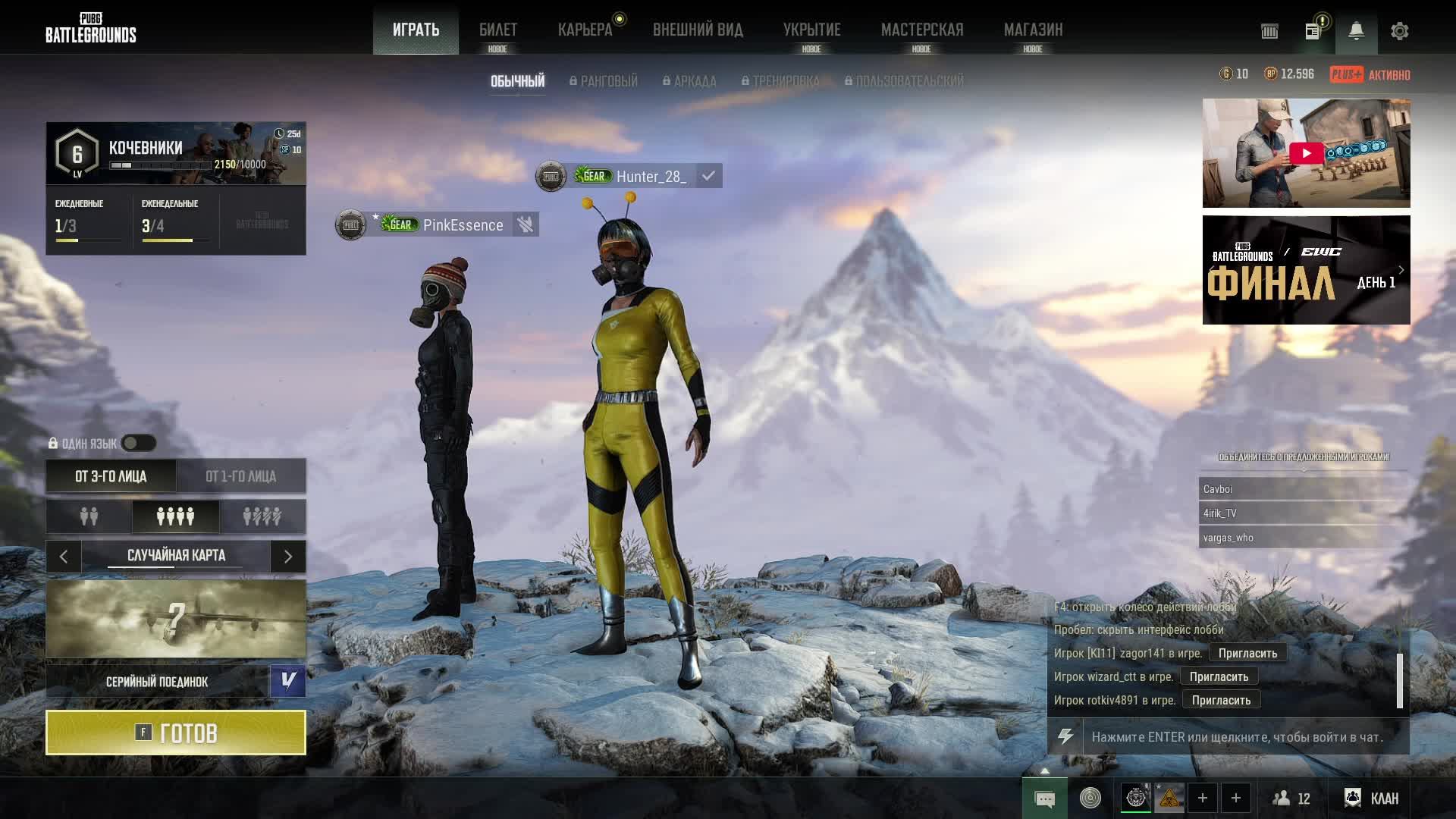Play the YouTube video thumbnail
This screenshot has height=819, width=1456.
coord(1306,153)
